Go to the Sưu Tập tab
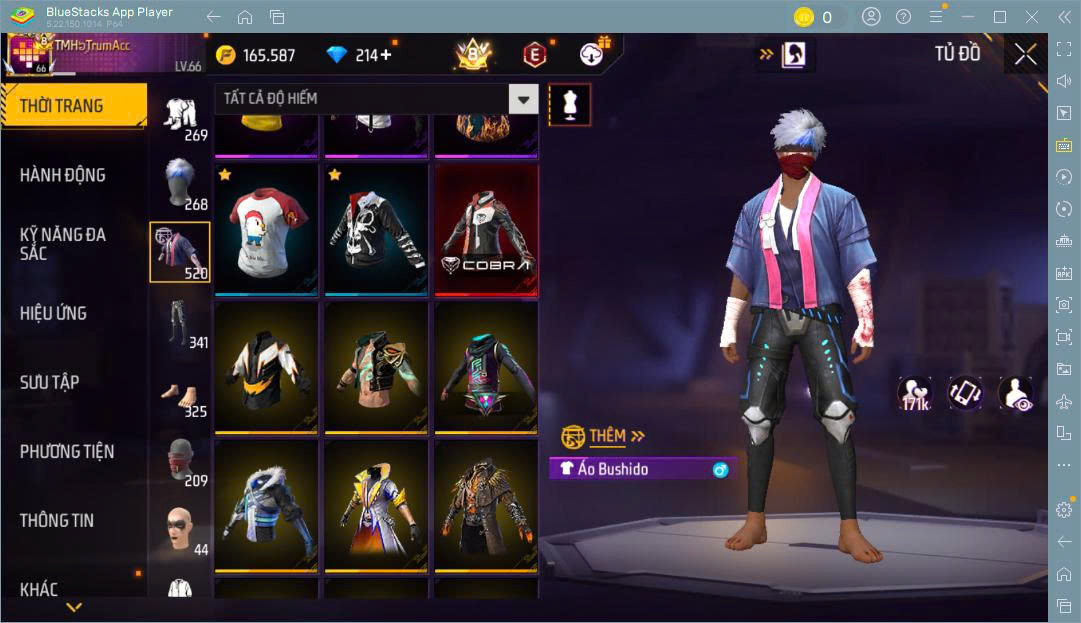Image resolution: width=1081 pixels, height=623 pixels. coord(50,382)
